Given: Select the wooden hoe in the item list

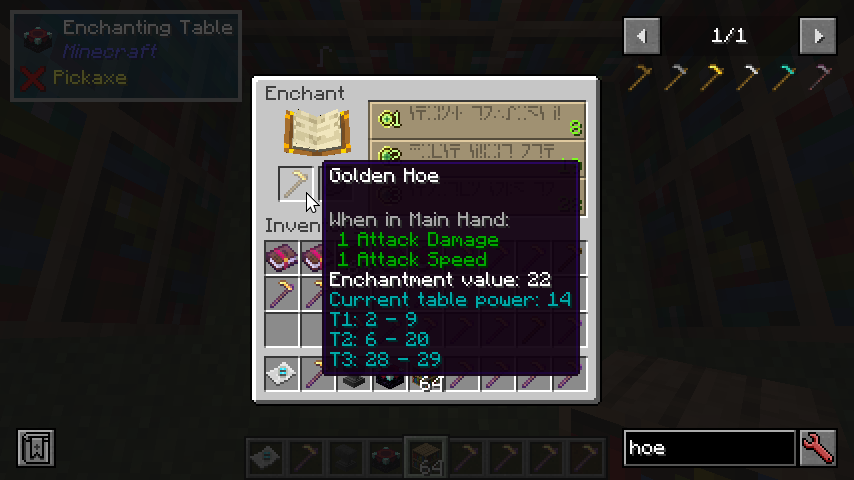Looking at the screenshot, I should click(x=641, y=77).
